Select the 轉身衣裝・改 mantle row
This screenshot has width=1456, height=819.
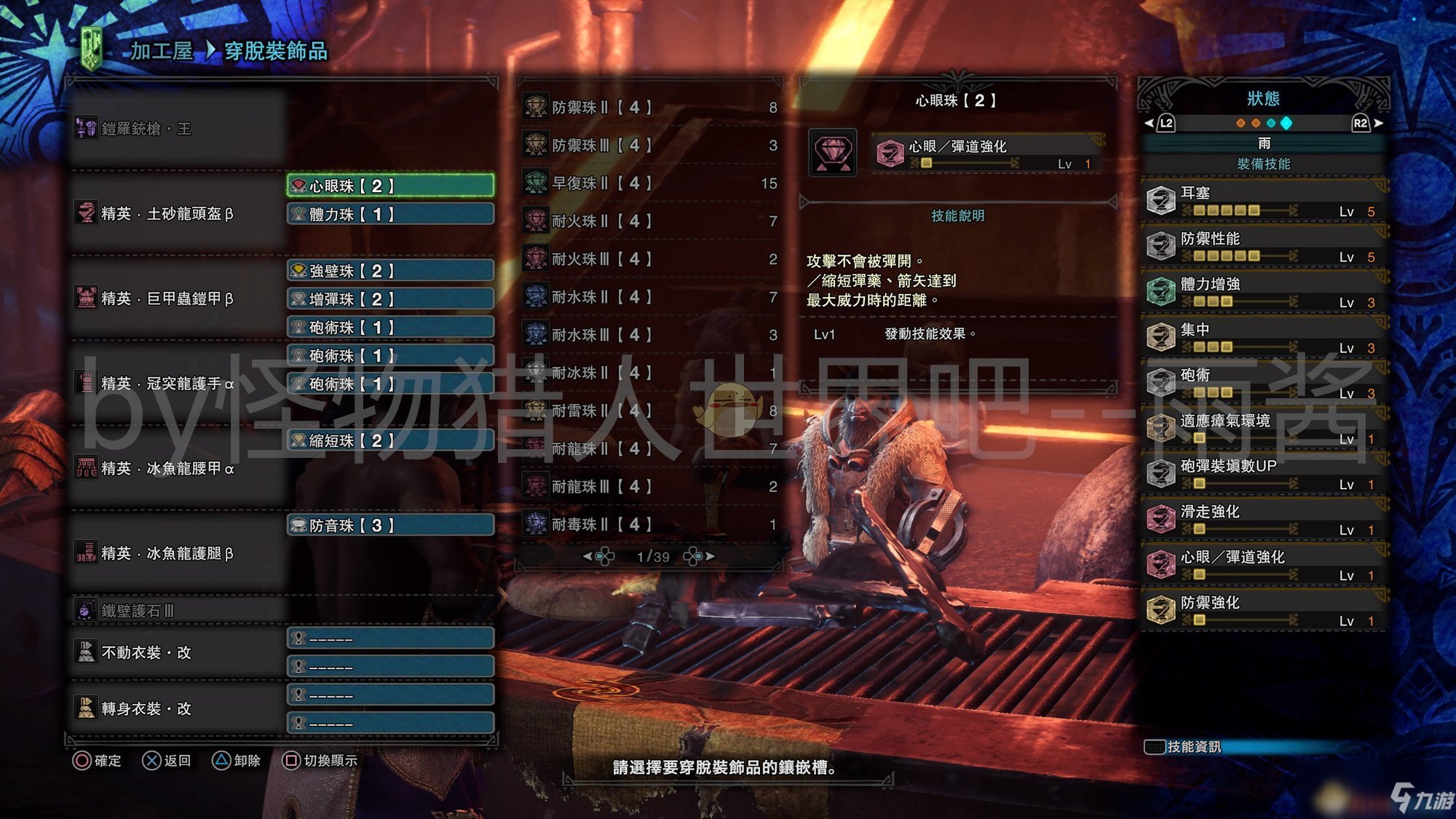coord(175,708)
